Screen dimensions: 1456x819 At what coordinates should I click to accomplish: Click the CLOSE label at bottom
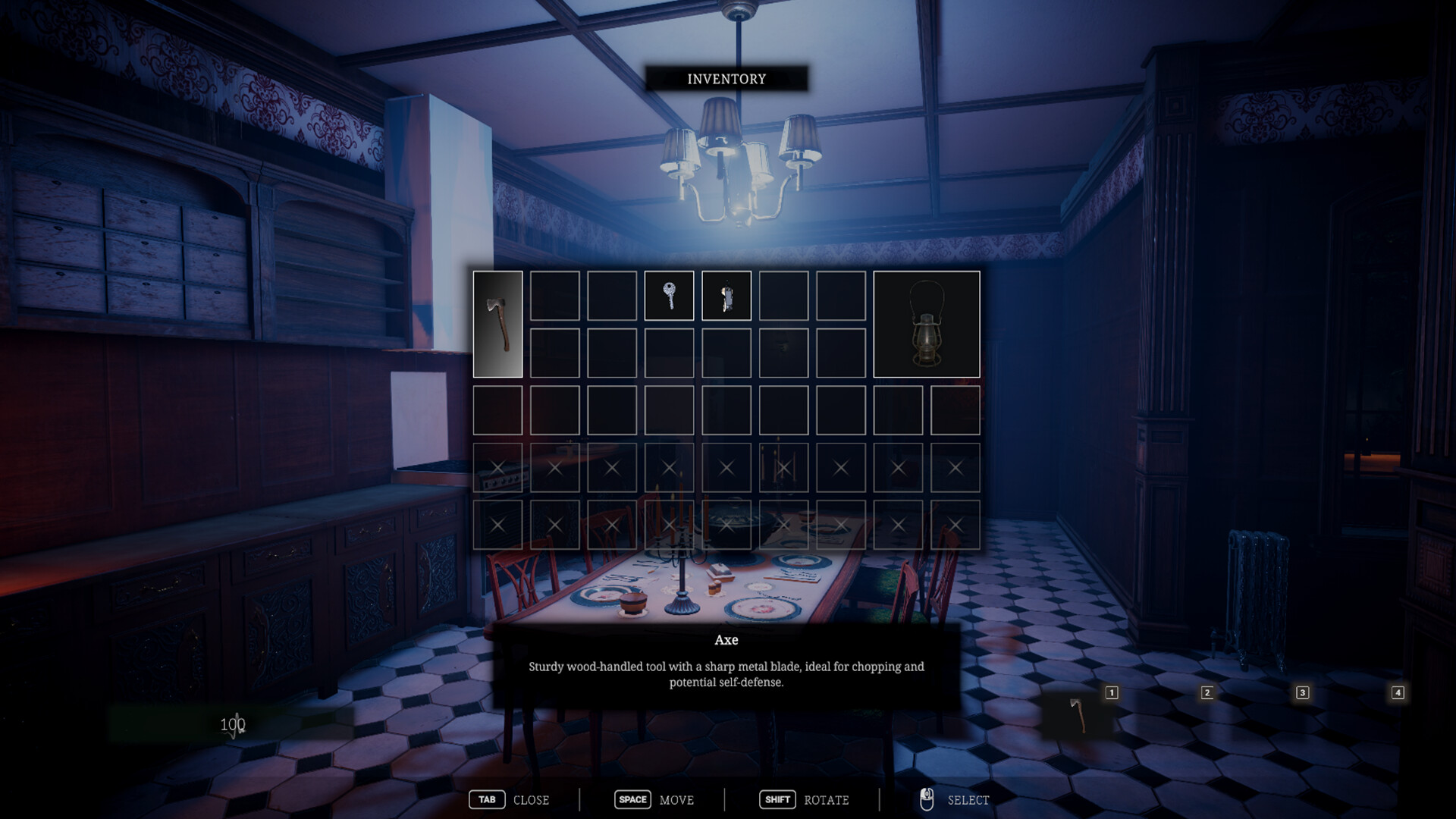[x=531, y=800]
